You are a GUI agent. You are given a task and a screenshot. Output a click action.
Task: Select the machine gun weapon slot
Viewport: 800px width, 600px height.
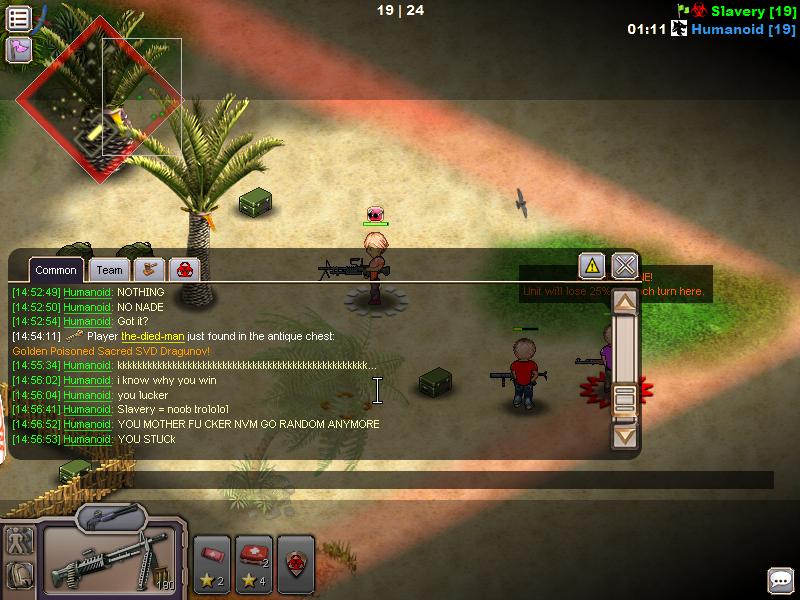(110, 561)
